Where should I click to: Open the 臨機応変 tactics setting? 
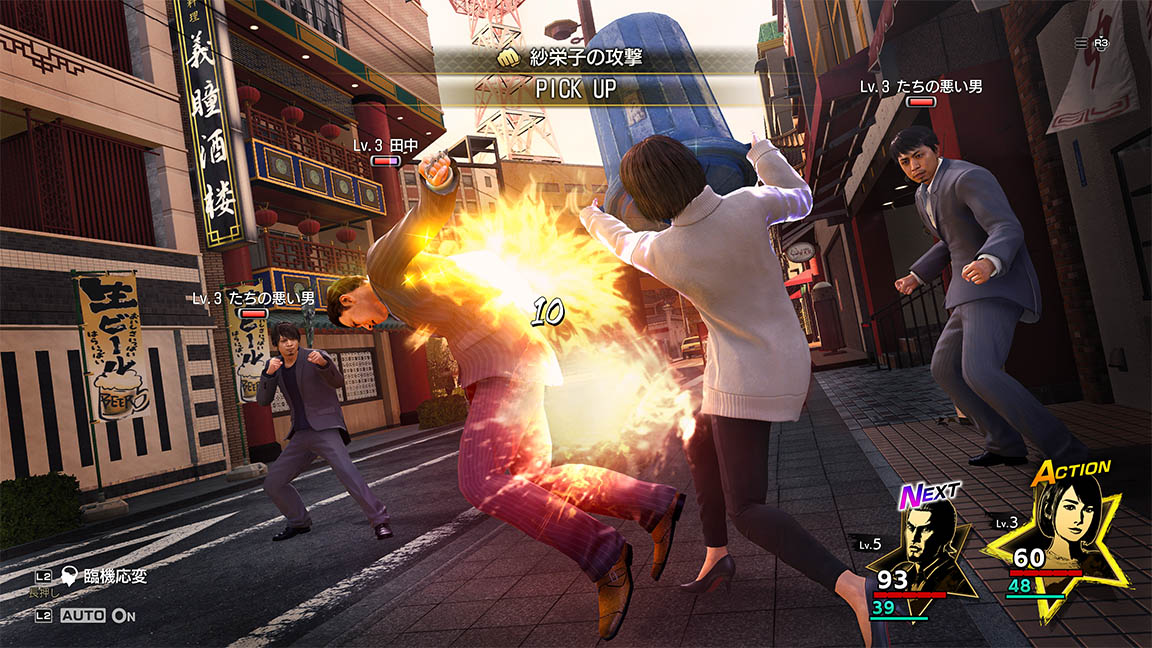coord(103,575)
